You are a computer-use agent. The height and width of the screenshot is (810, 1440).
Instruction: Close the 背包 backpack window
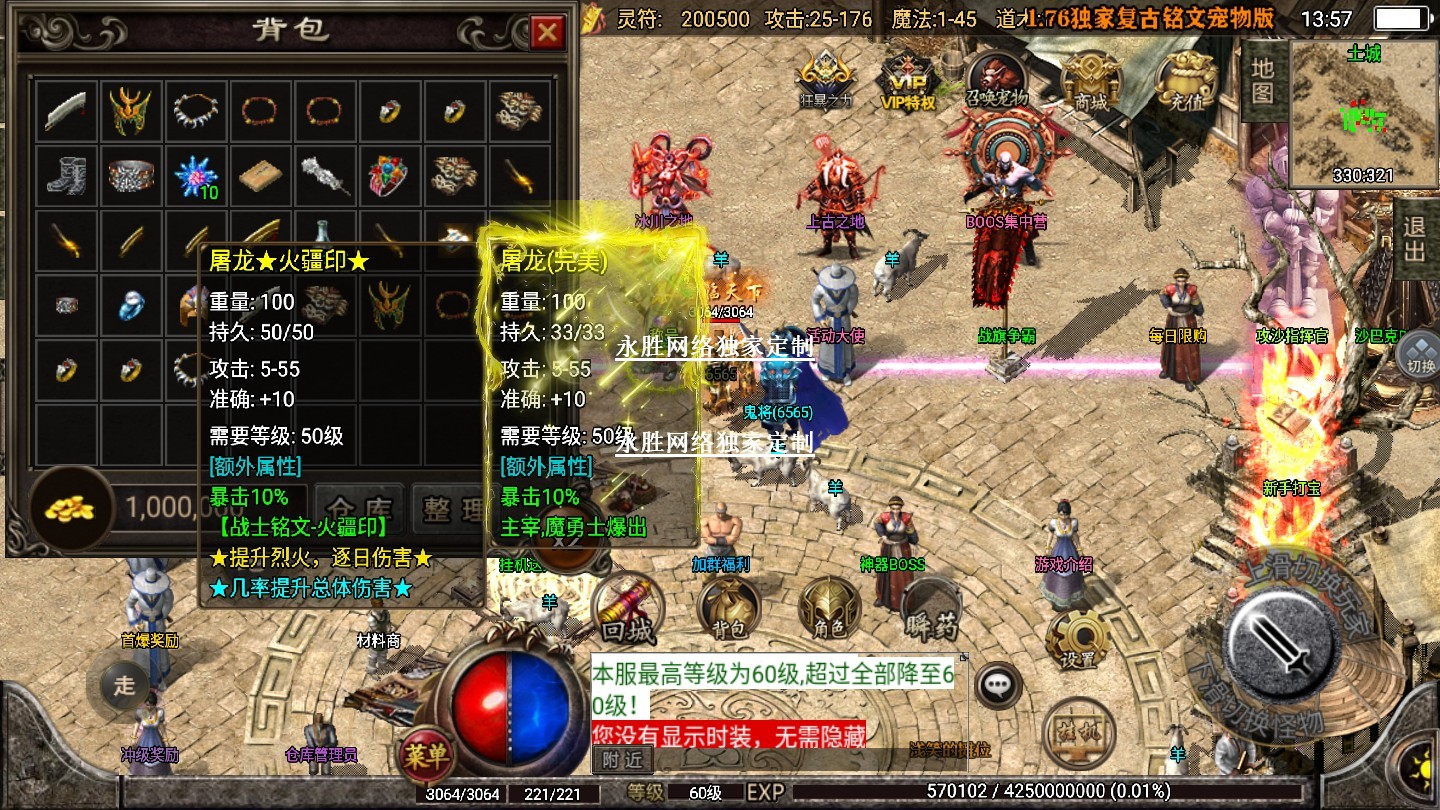(x=547, y=33)
